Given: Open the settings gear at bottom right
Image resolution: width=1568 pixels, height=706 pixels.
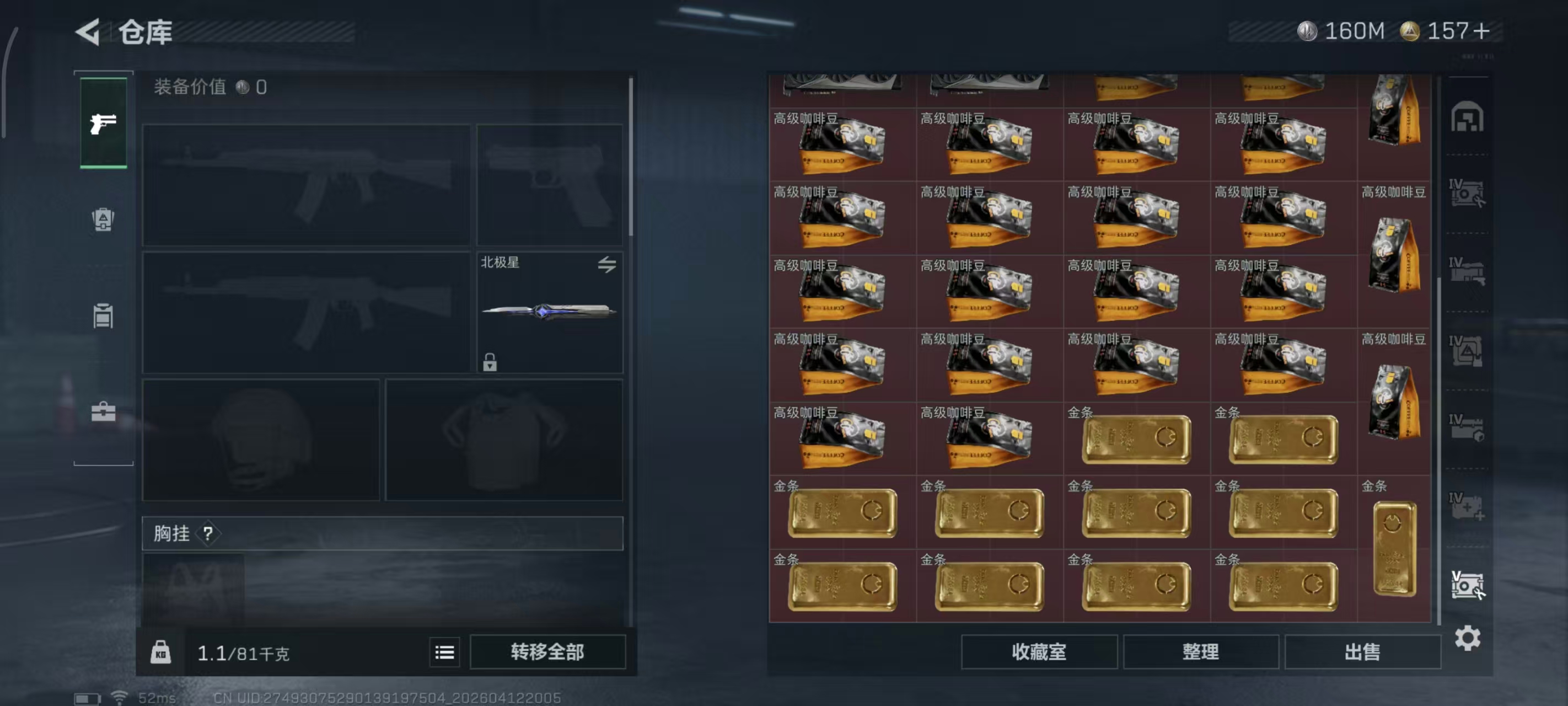Looking at the screenshot, I should tap(1469, 638).
